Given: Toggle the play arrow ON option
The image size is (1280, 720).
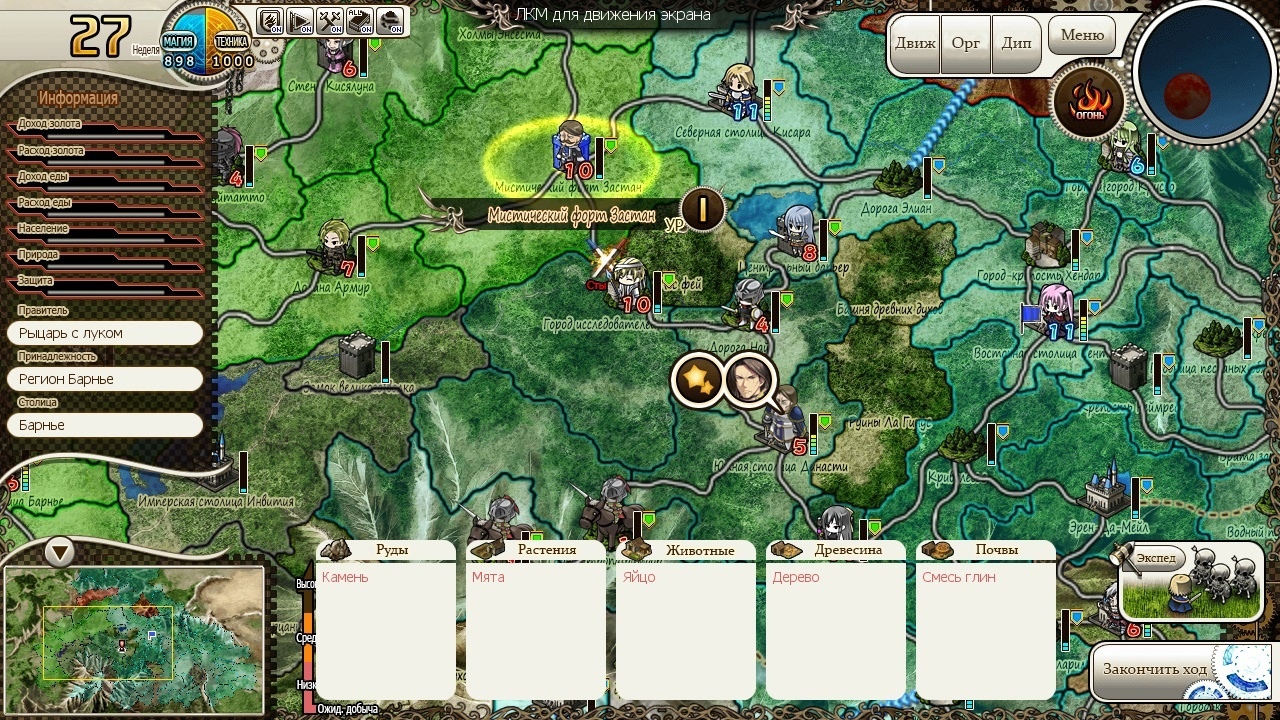Looking at the screenshot, I should pos(300,20).
